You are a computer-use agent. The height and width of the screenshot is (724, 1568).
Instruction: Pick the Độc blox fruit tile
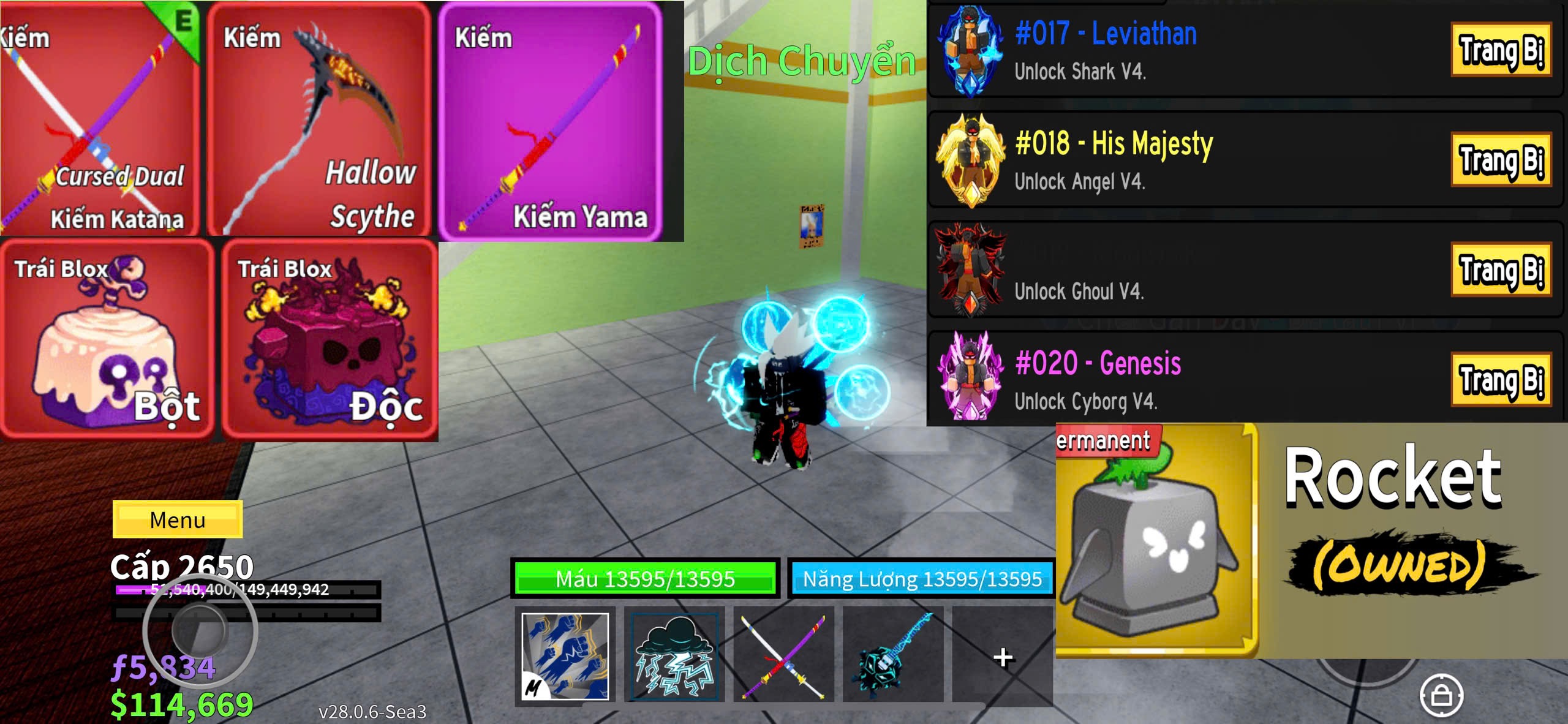point(330,340)
